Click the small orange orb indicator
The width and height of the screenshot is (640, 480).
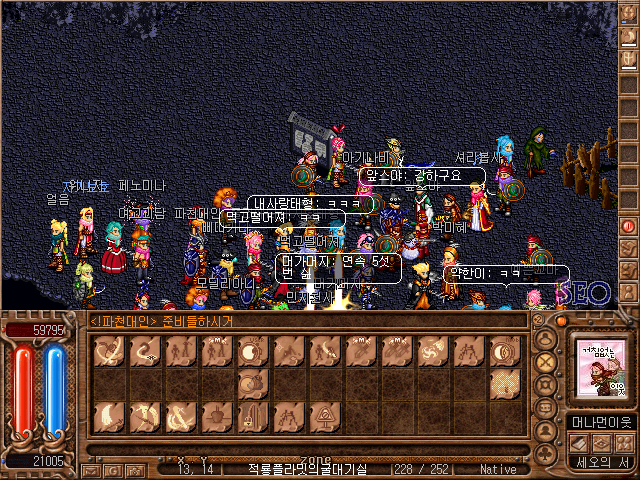(x=563, y=322)
